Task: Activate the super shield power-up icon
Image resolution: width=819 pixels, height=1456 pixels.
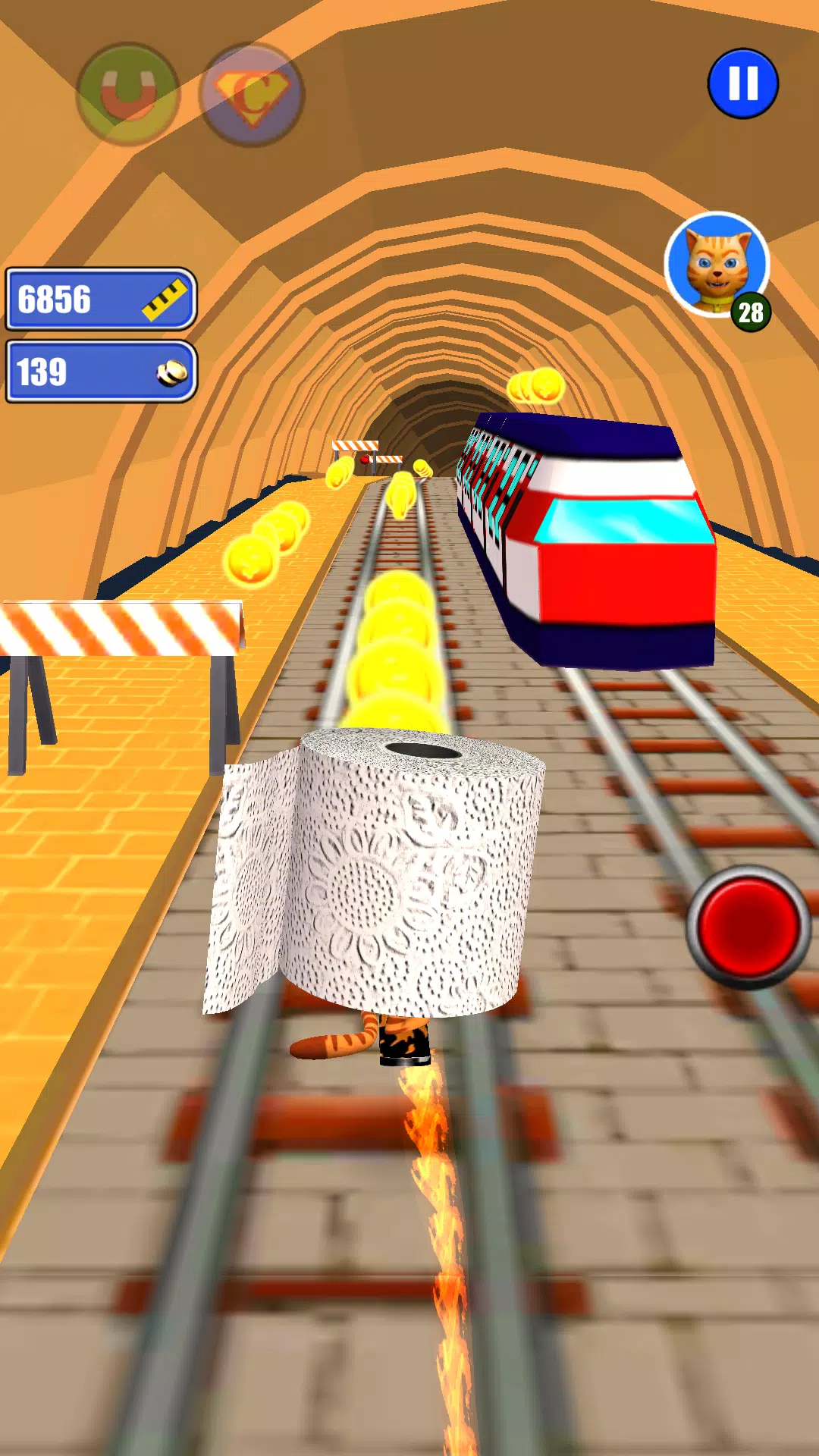Action: click(251, 95)
